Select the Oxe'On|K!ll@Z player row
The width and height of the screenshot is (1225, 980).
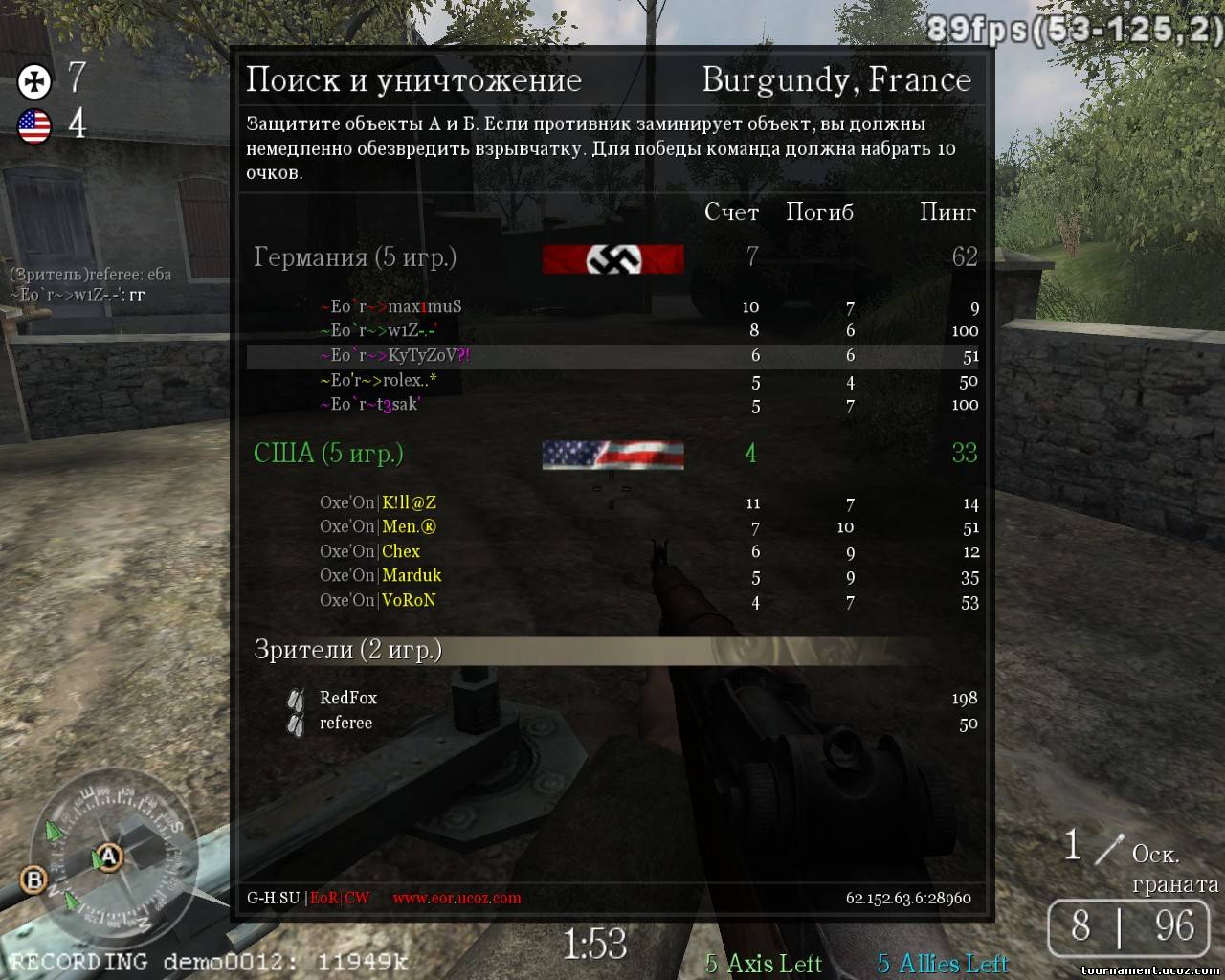coord(378,502)
